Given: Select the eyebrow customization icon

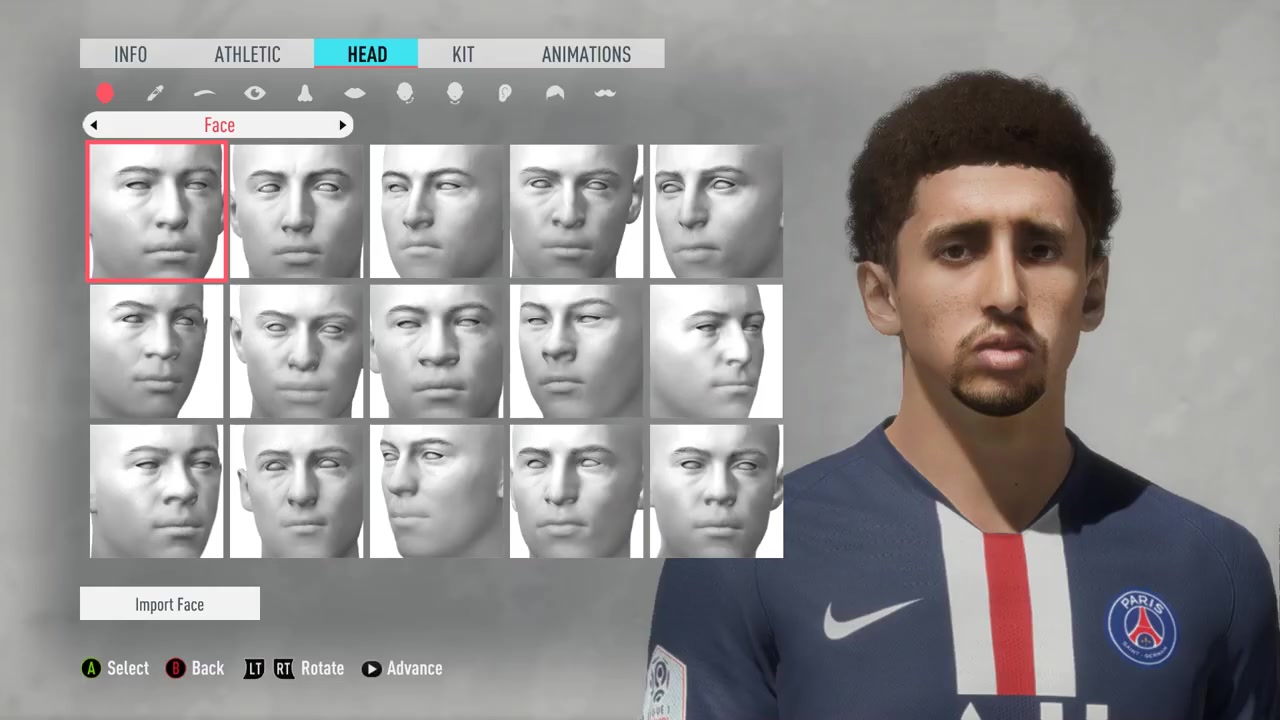Looking at the screenshot, I should tap(205, 93).
